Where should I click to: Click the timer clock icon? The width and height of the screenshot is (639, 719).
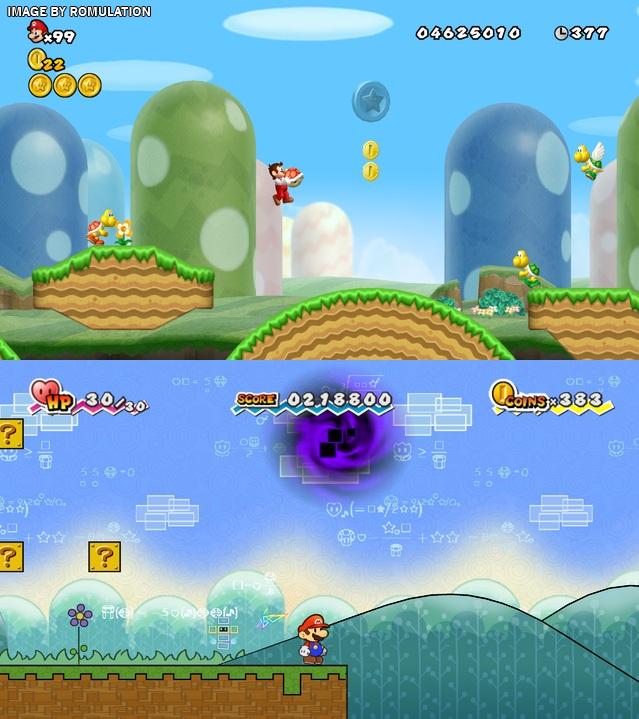click(561, 33)
